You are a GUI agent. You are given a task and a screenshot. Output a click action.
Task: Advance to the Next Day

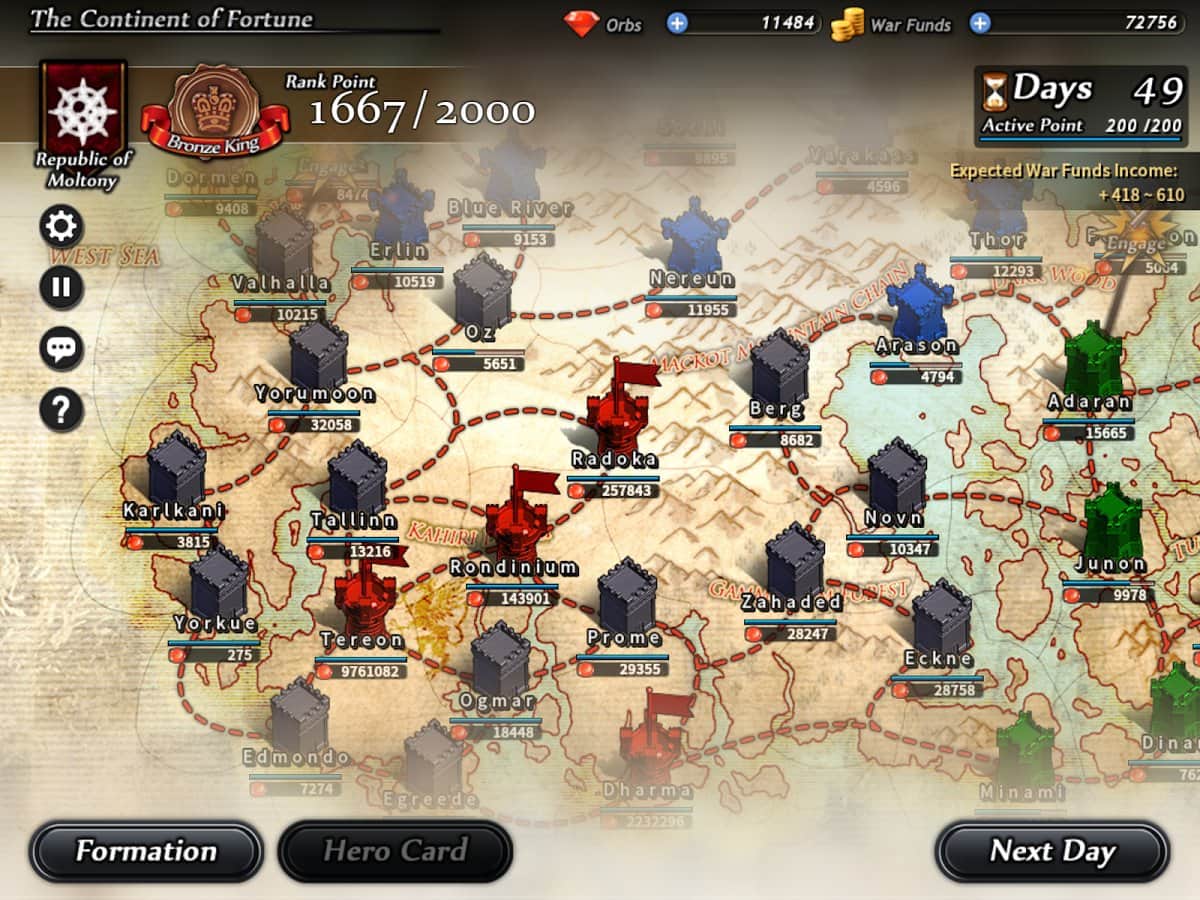(1052, 852)
